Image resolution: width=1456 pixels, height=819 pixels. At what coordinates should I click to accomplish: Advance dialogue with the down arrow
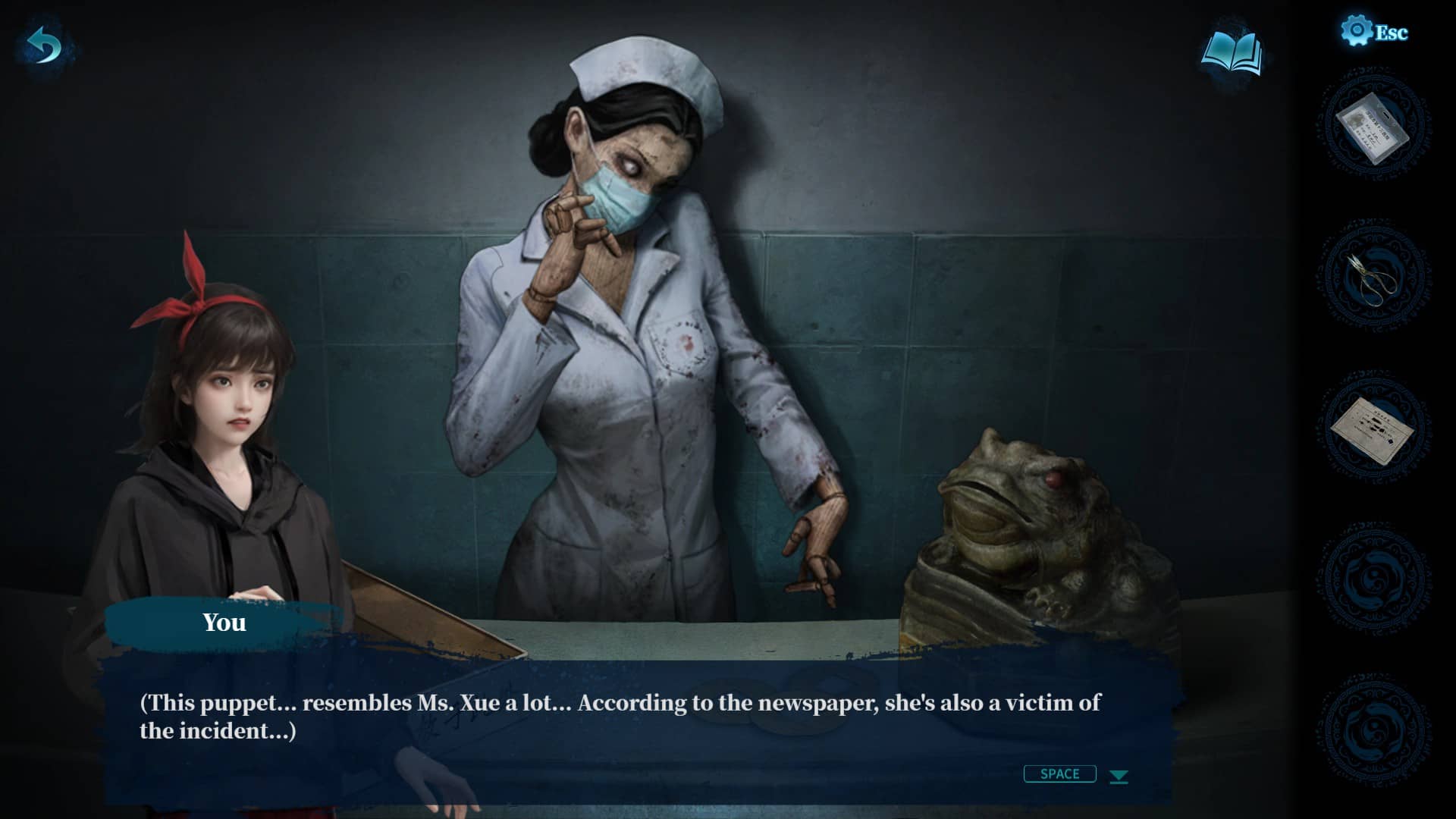click(1119, 776)
